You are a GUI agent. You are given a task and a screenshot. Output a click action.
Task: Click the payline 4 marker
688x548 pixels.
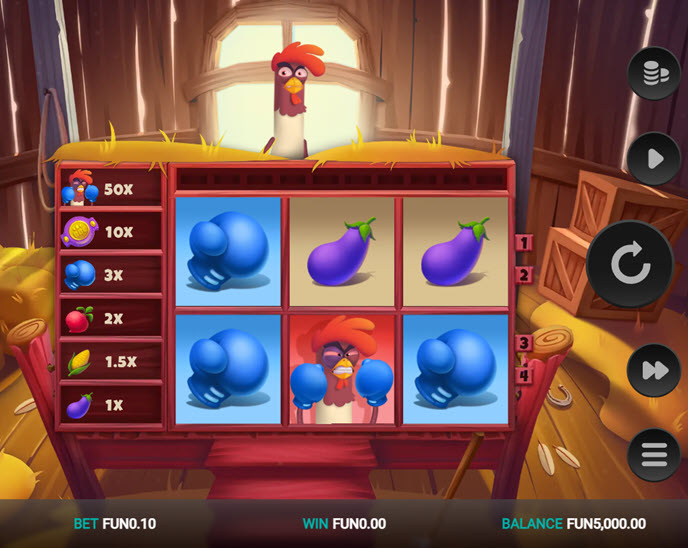click(x=522, y=375)
